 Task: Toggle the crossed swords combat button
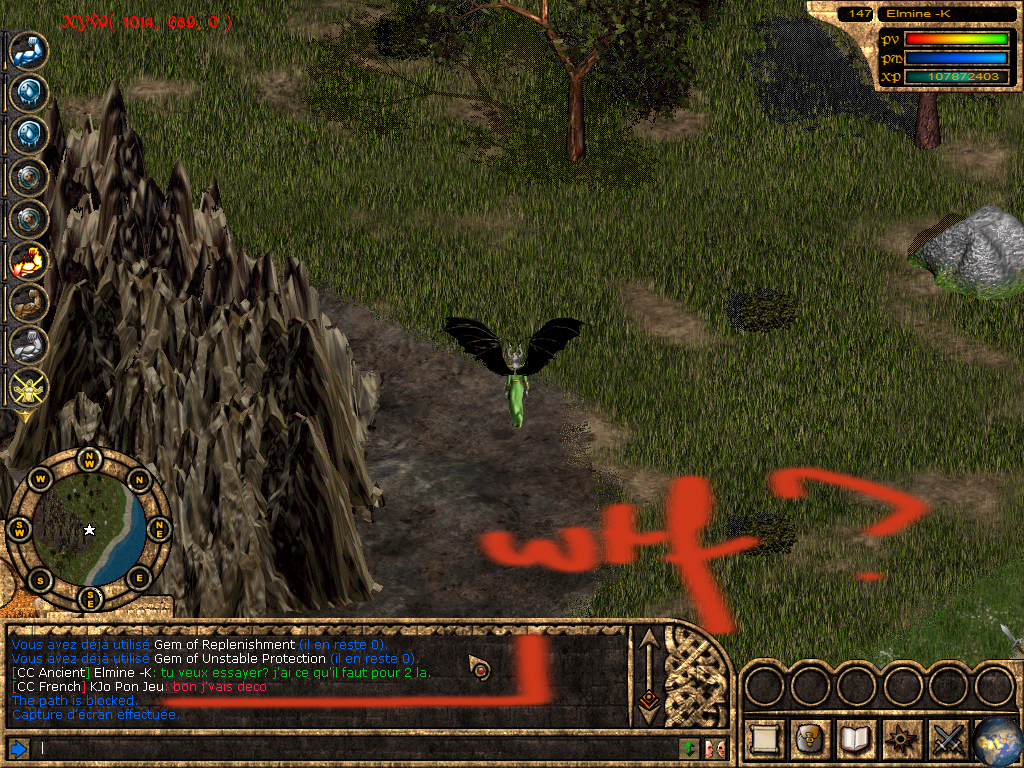pos(947,739)
